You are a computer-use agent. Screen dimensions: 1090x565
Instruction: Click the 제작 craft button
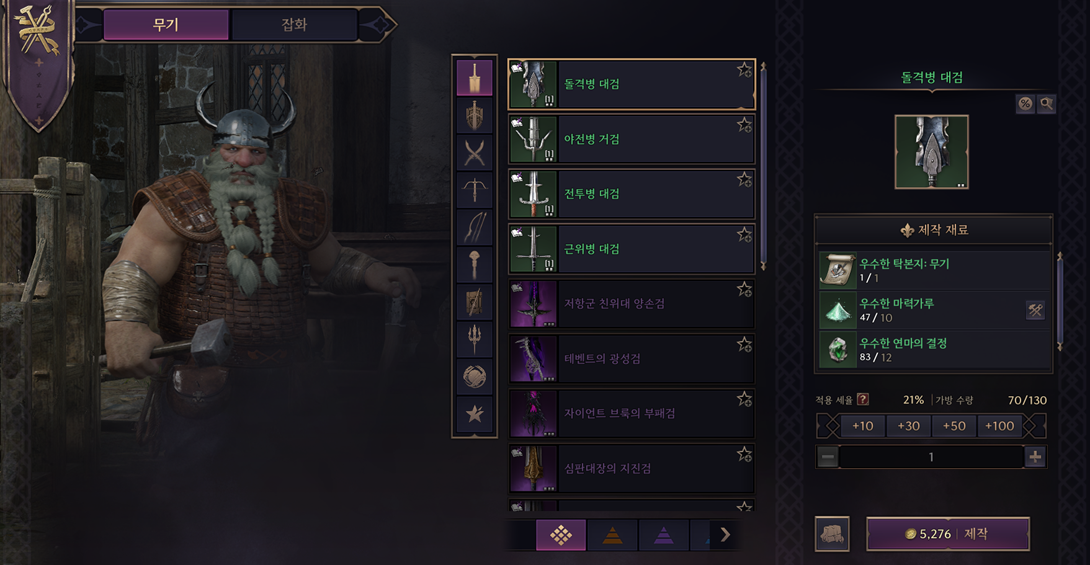click(947, 534)
